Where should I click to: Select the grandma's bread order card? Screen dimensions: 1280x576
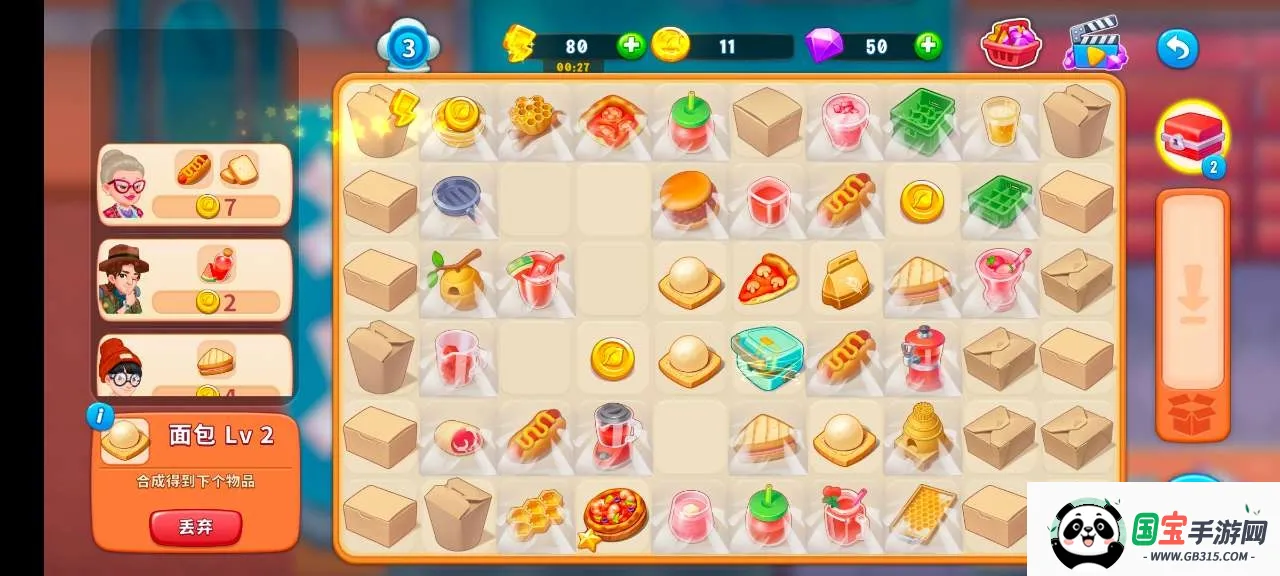pos(195,184)
